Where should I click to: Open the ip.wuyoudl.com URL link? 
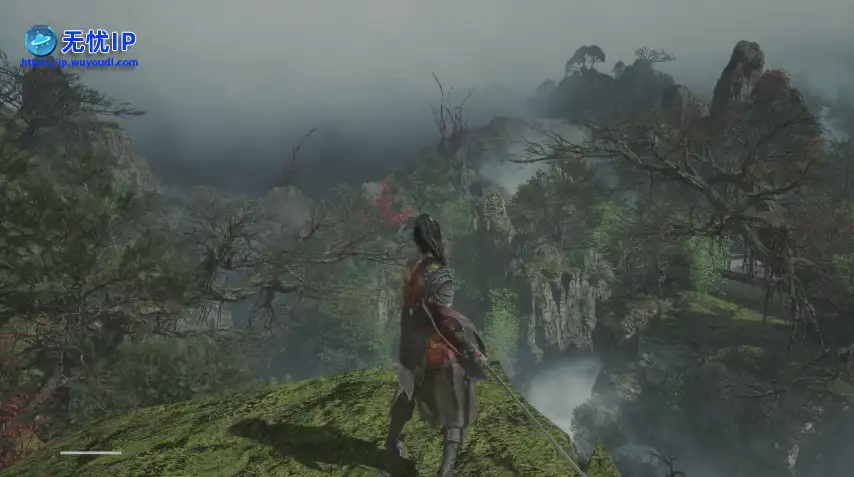pos(80,62)
